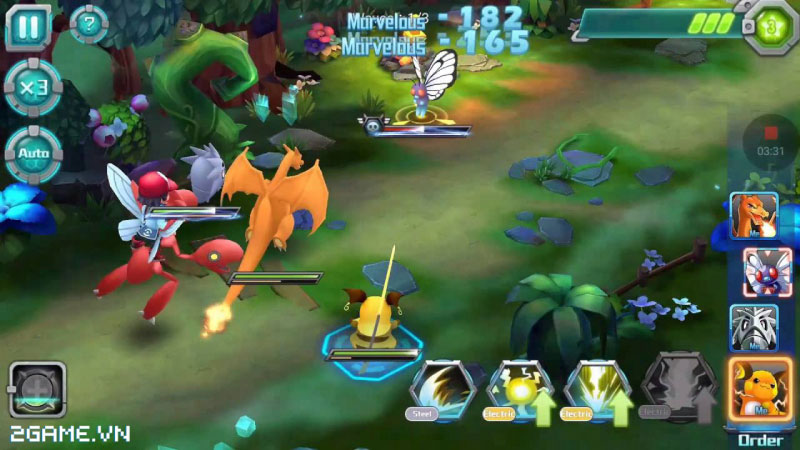The image size is (800, 450).
Task: Toggle the x3 battle speed
Action: [x=31, y=88]
